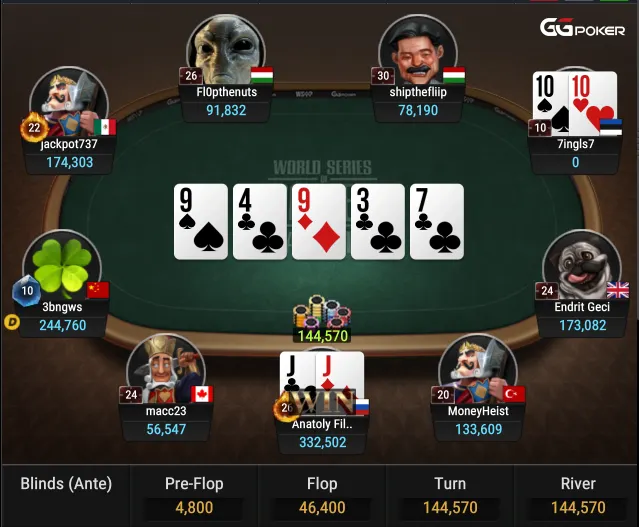Click the GGPoker logo

[583, 28]
